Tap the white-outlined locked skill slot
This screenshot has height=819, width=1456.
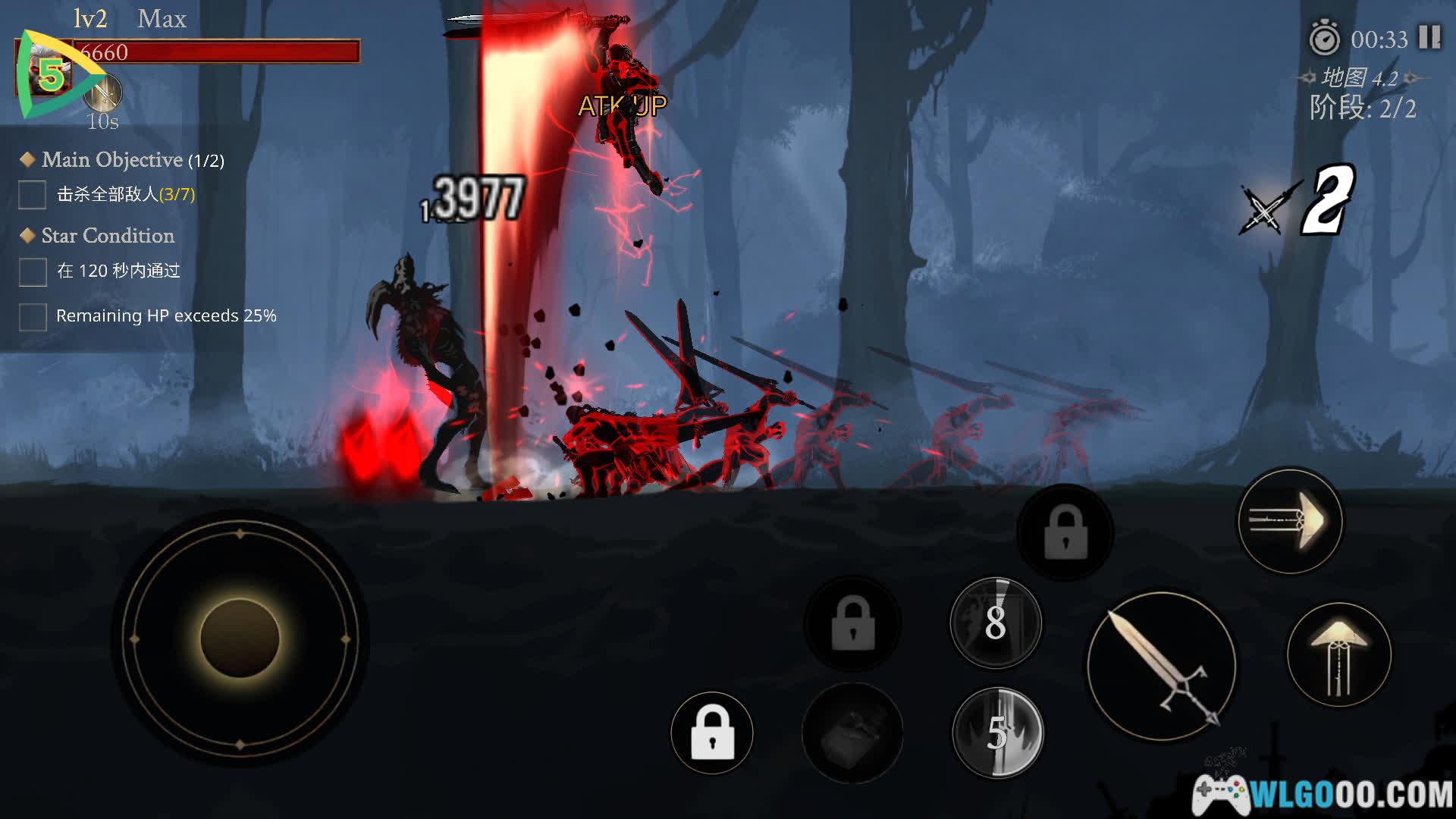point(712,733)
